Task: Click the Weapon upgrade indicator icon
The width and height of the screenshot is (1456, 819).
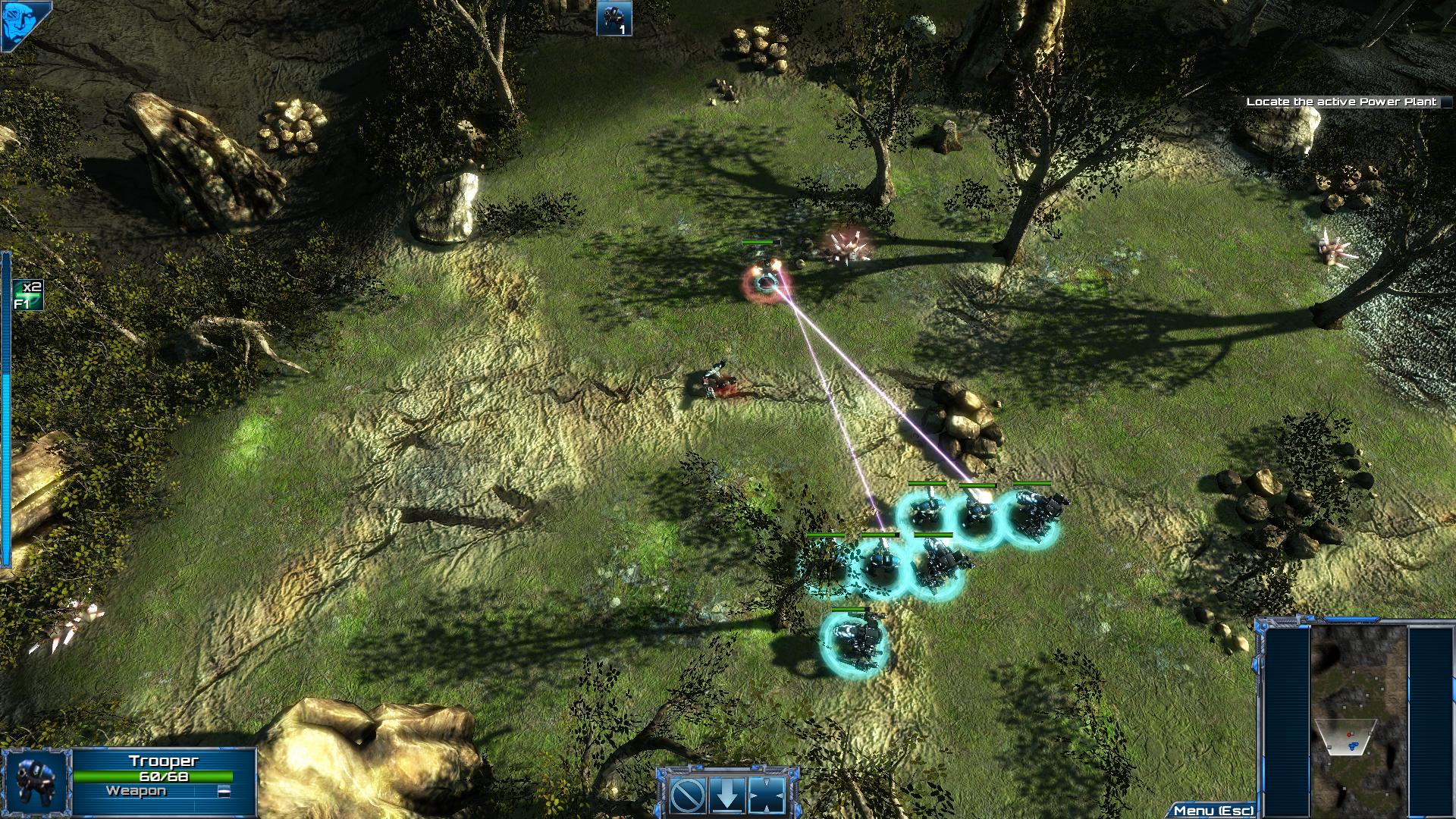Action: [224, 792]
